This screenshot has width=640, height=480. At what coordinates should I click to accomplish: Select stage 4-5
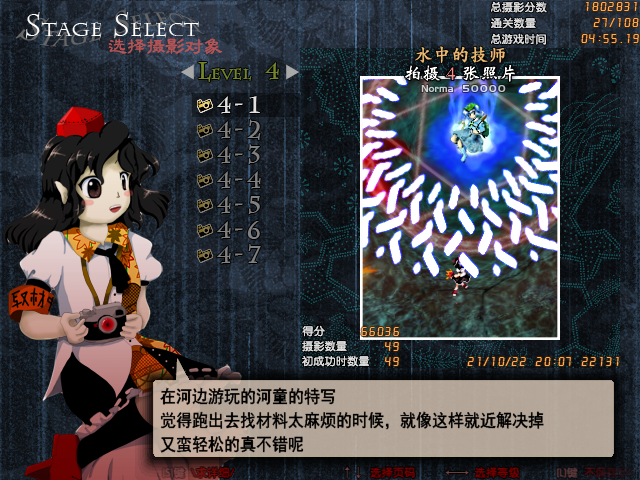pyautogui.click(x=230, y=205)
